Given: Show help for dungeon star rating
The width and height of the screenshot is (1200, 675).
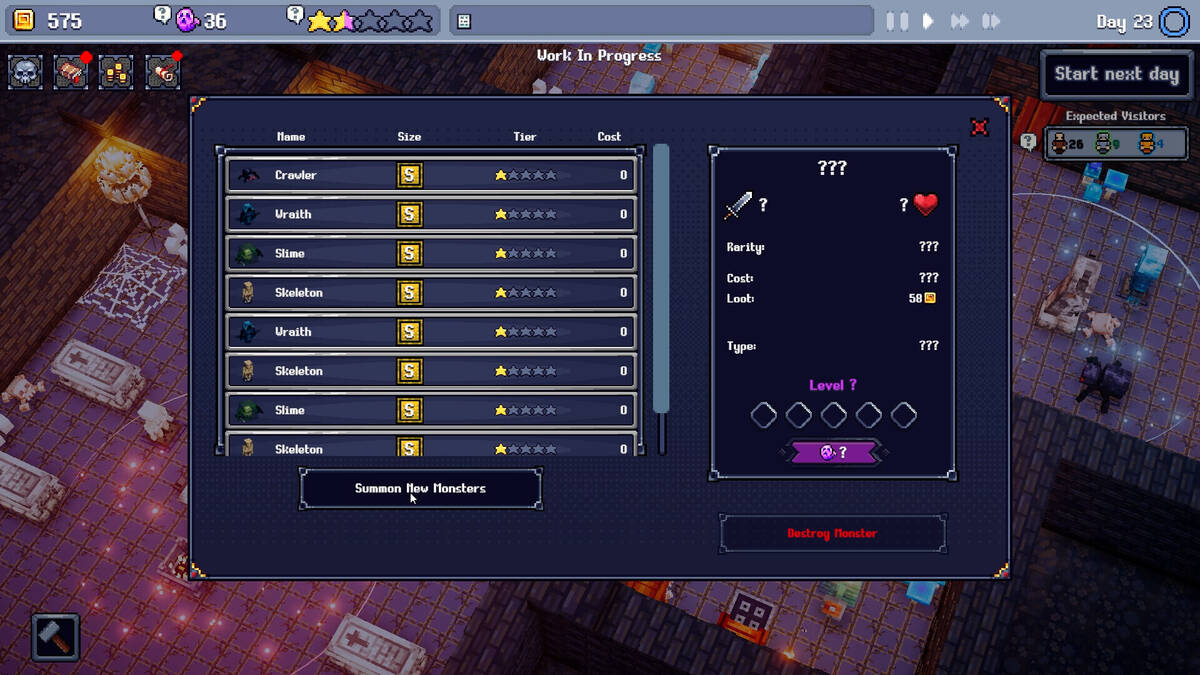Looking at the screenshot, I should pos(295,14).
